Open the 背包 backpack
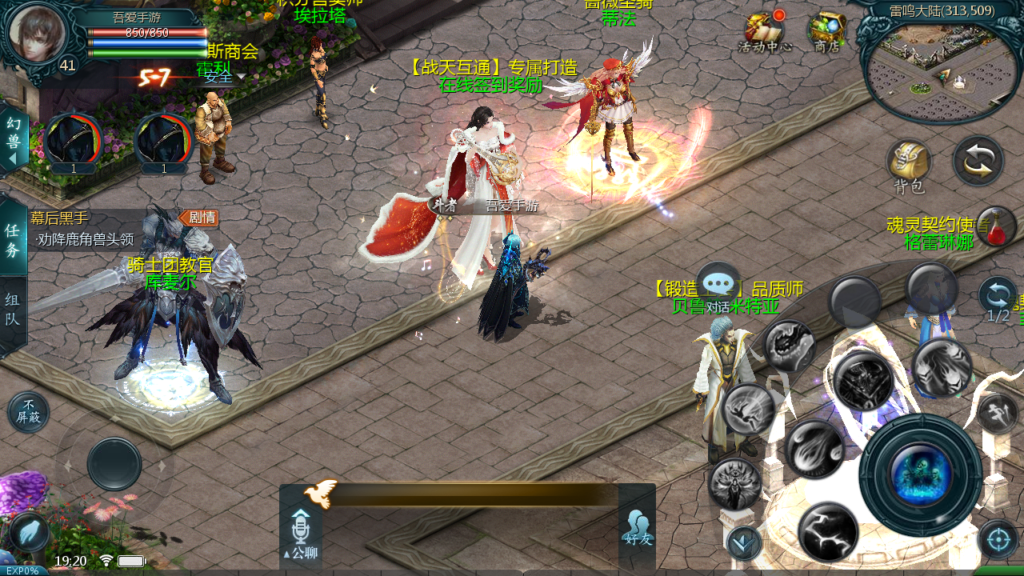The height and width of the screenshot is (576, 1024). coord(908,165)
